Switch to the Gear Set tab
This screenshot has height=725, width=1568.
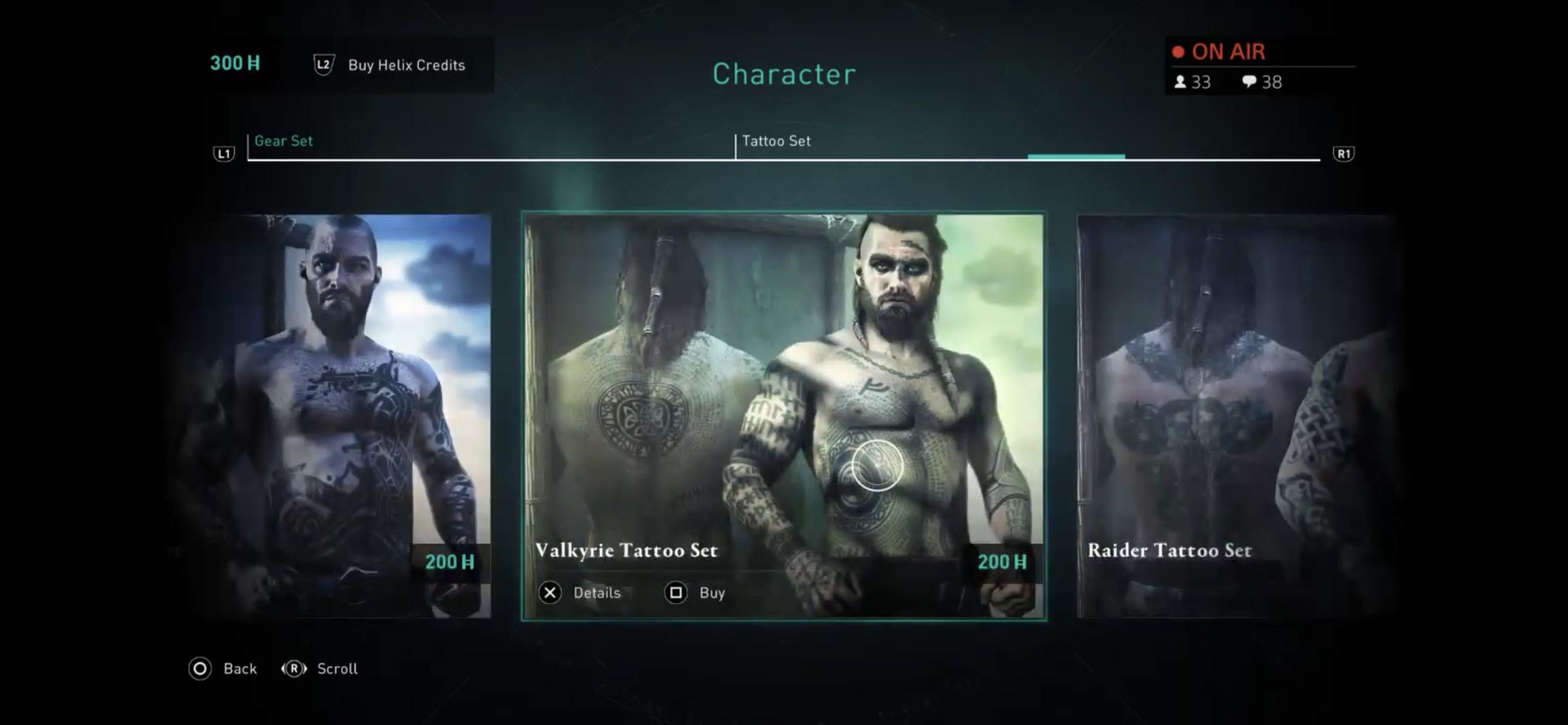[284, 141]
